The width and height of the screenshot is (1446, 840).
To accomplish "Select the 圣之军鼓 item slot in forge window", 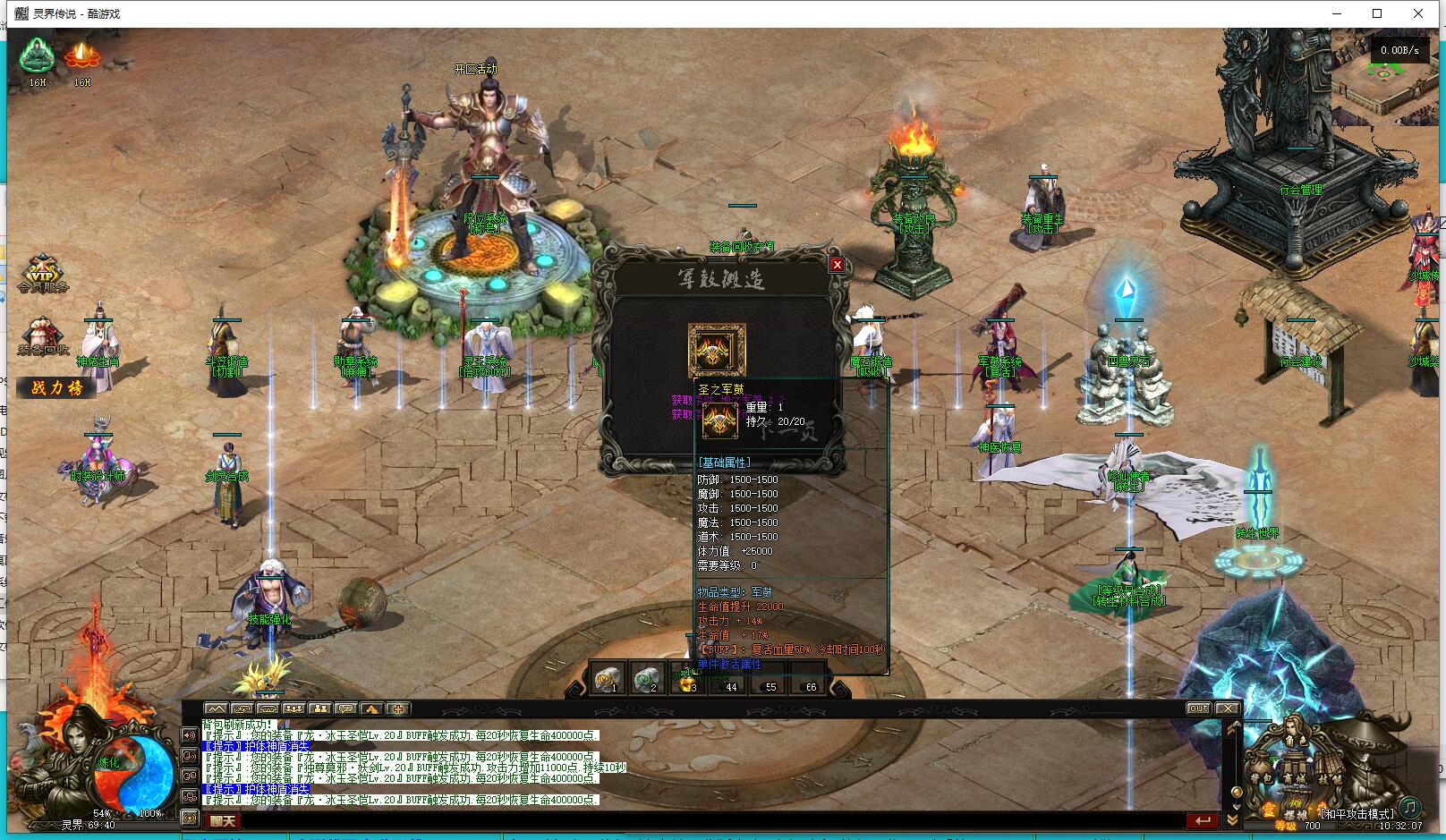I will click(x=716, y=350).
